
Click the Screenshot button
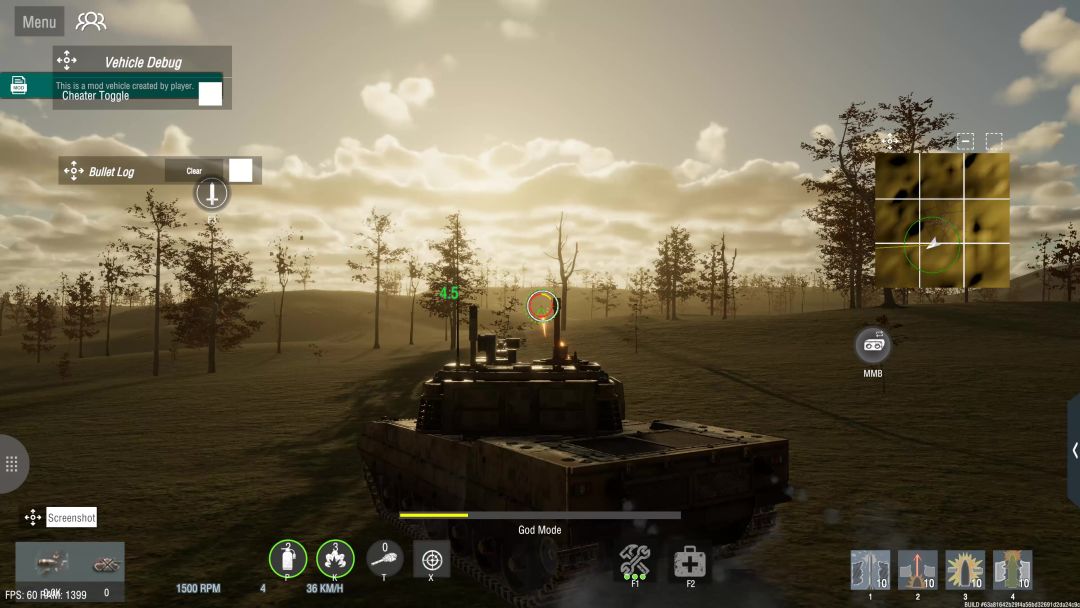pyautogui.click(x=72, y=518)
